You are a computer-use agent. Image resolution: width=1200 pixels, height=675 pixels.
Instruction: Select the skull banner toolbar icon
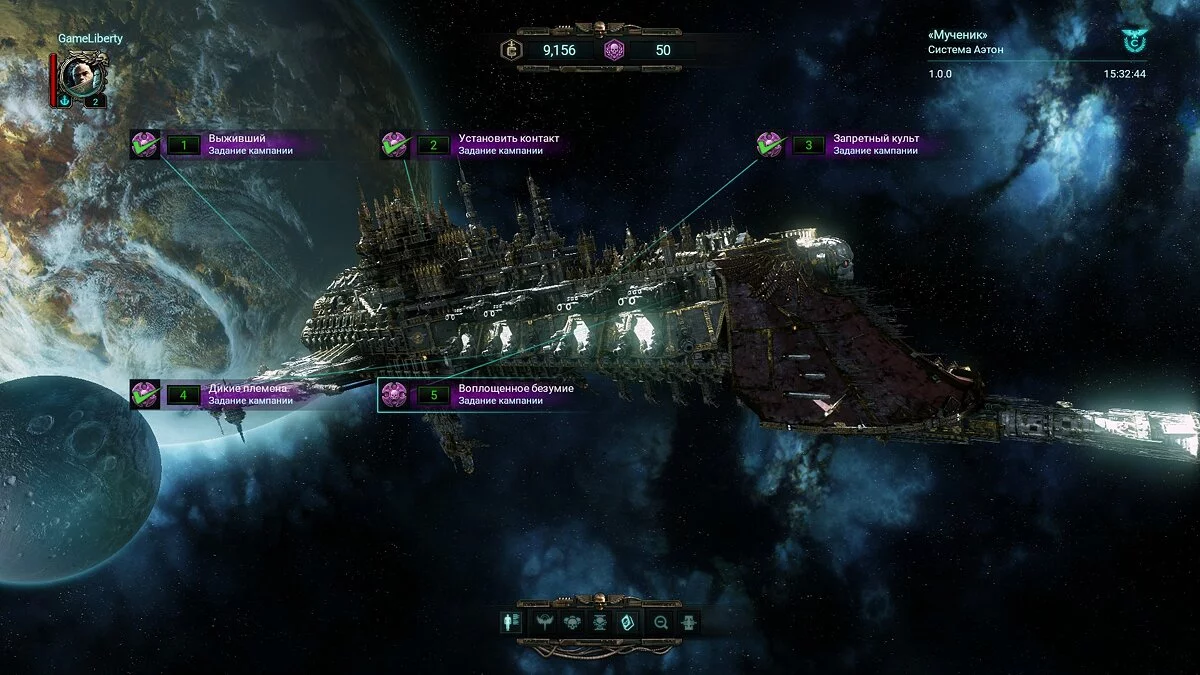[x=599, y=622]
